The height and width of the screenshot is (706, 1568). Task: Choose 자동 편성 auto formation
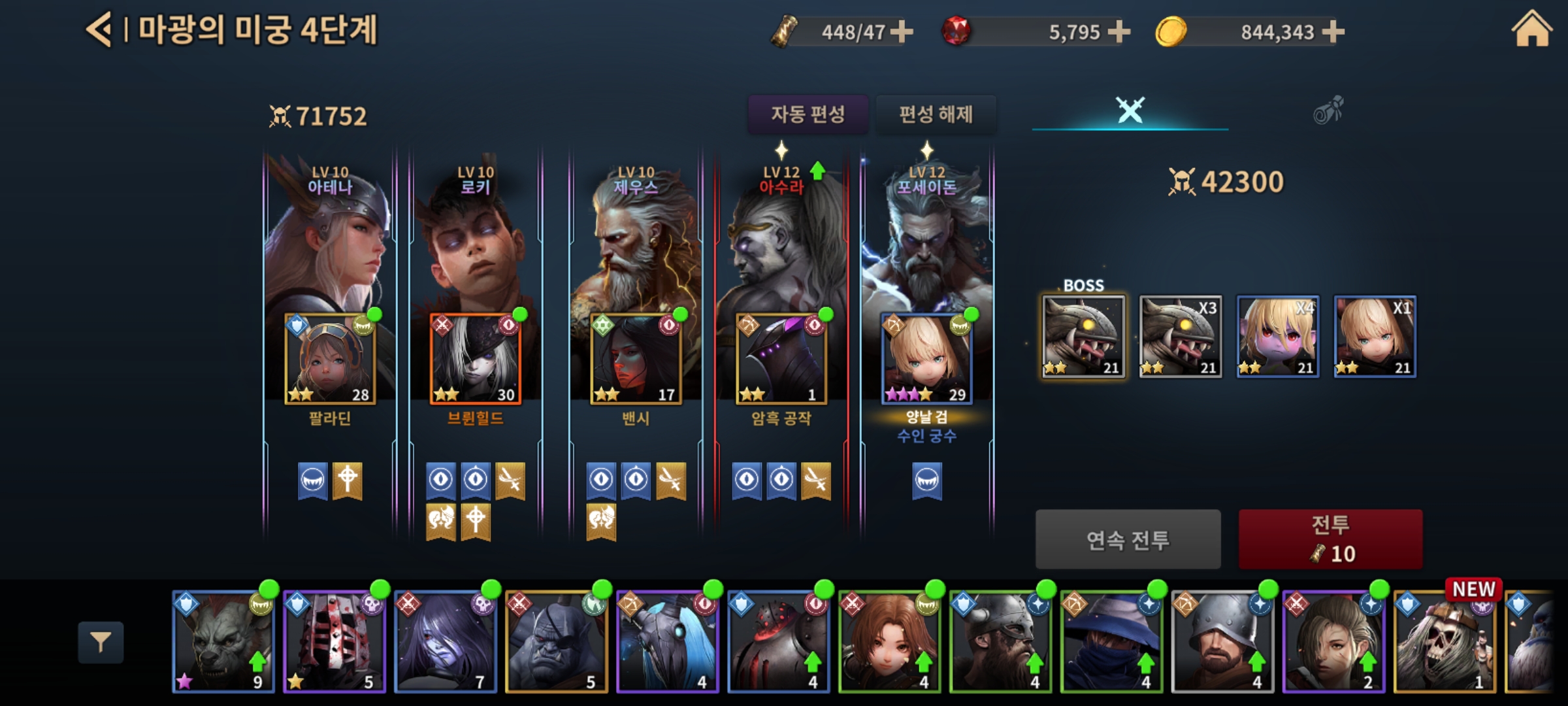coord(808,114)
